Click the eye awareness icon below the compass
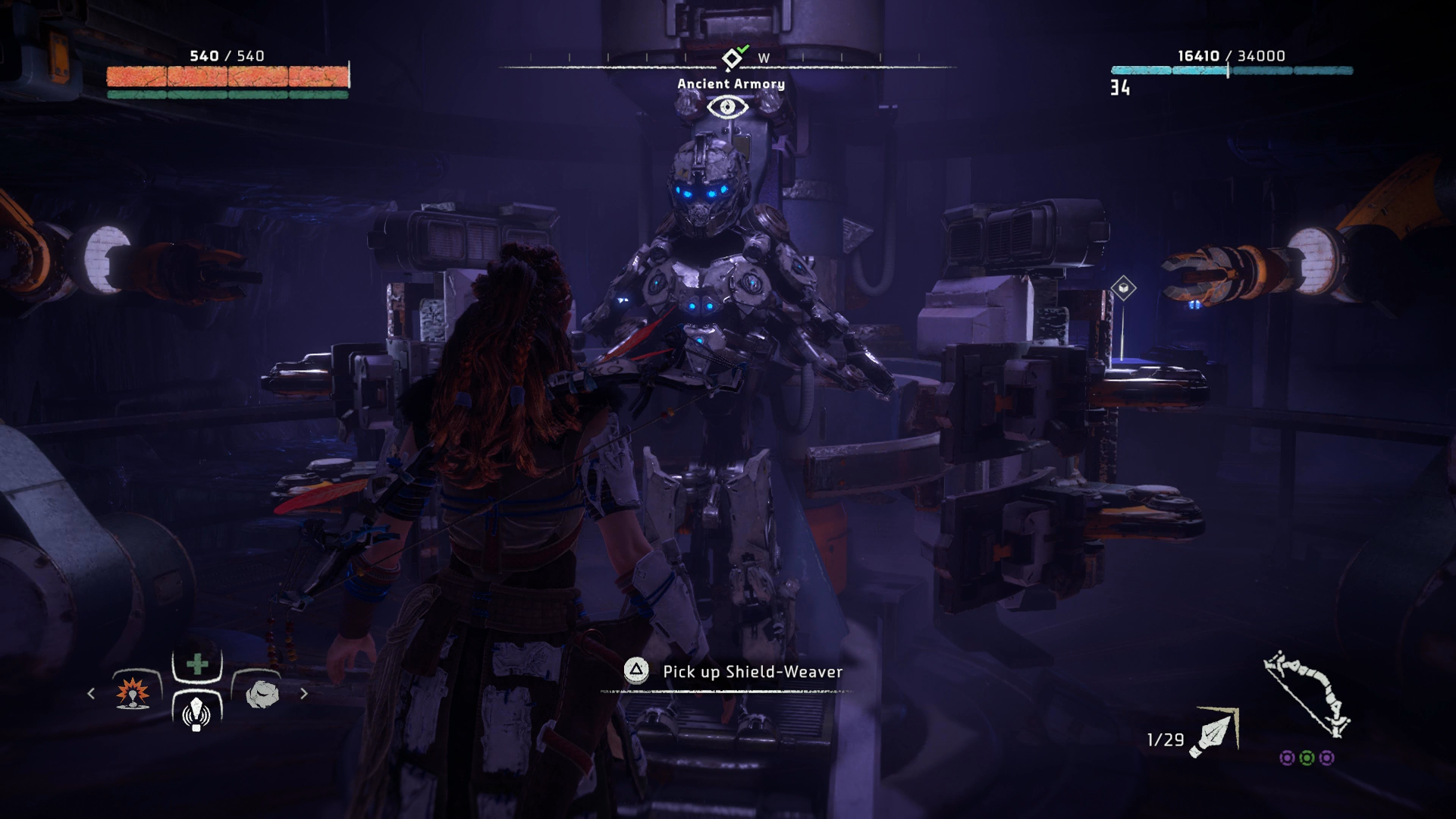Viewport: 1456px width, 819px height. 726,107
